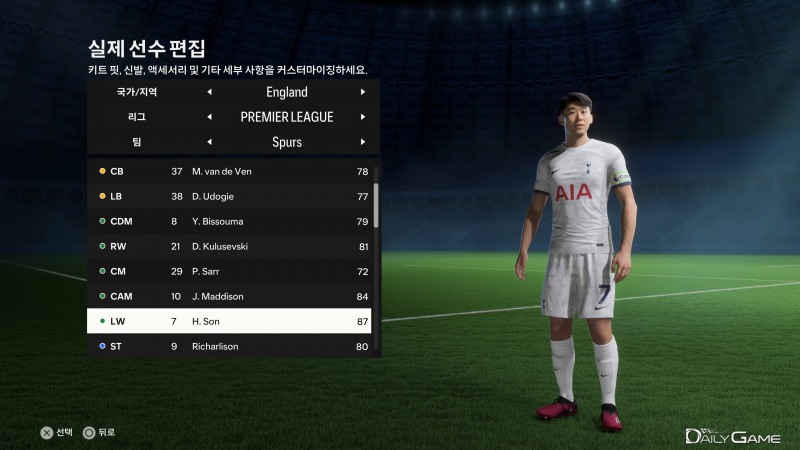800x450 pixels.
Task: Select Y. Bissouma in the player list
Action: point(230,221)
